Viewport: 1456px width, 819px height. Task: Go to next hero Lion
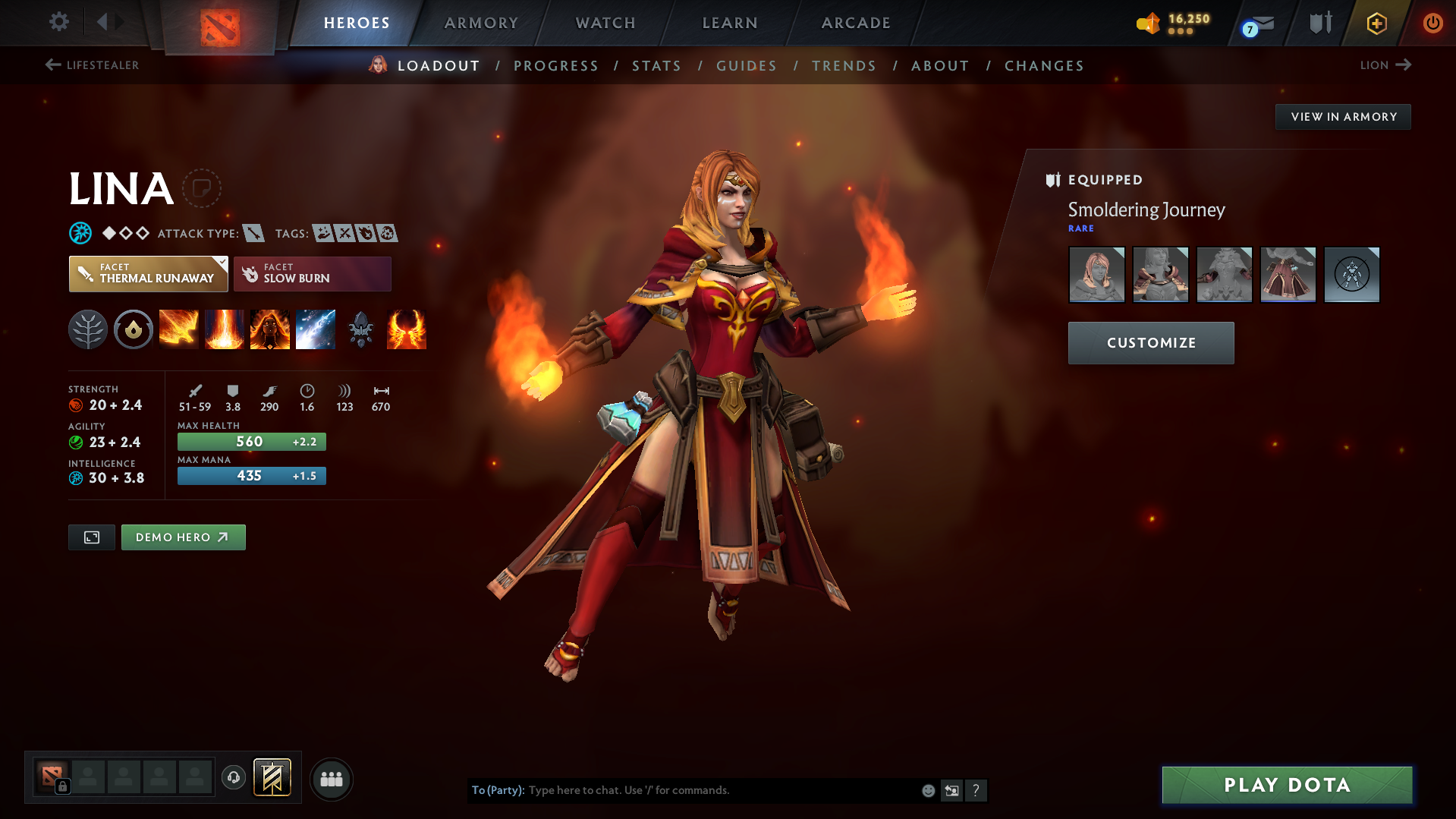point(1385,65)
